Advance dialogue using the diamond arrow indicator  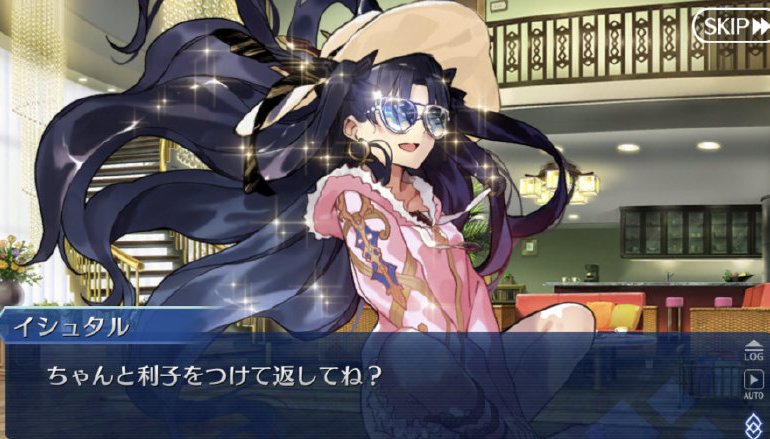[754, 422]
